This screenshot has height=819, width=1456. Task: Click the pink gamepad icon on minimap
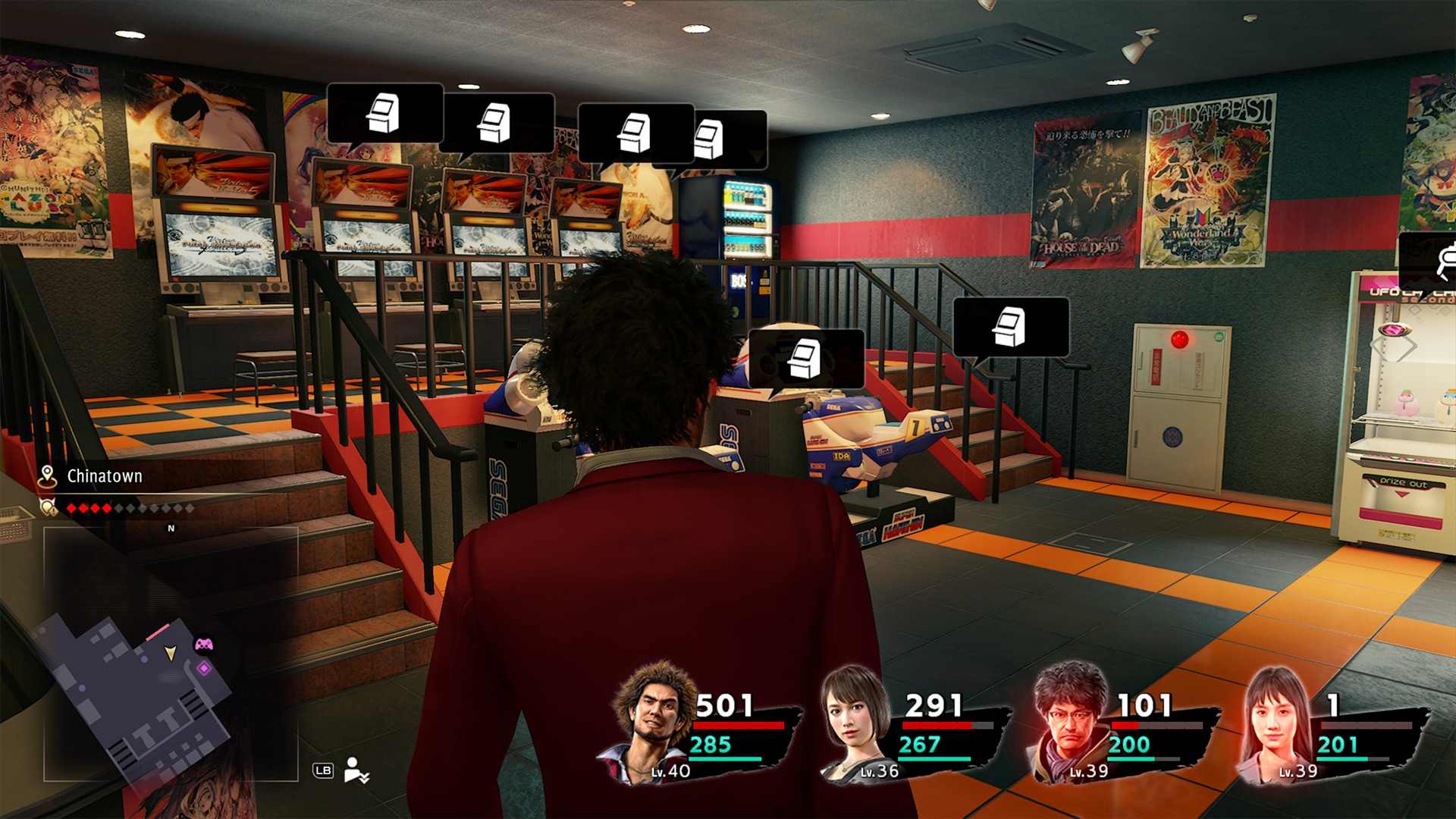[204, 645]
